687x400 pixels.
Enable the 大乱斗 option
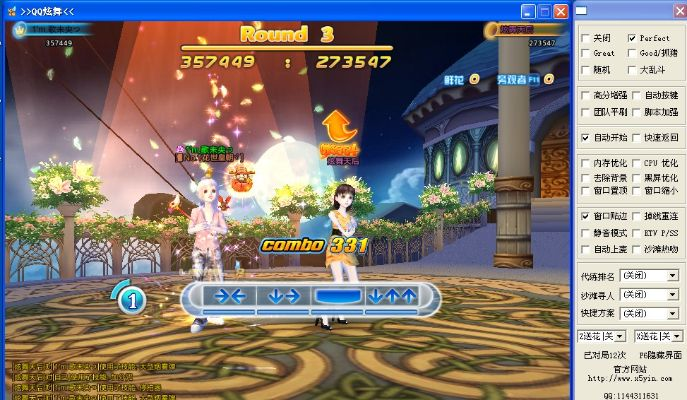(x=632, y=70)
